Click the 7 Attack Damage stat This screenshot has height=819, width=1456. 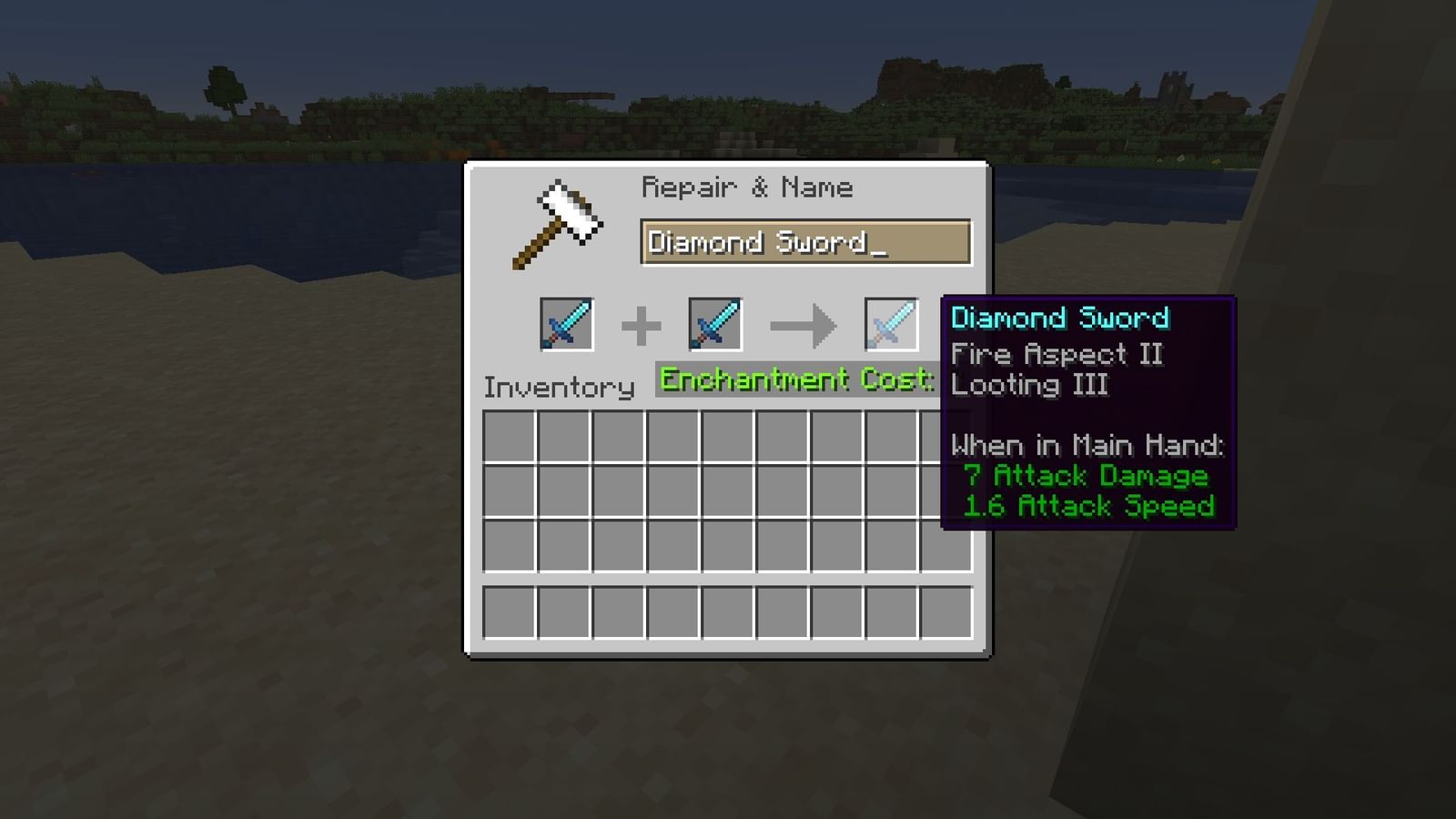click(x=1088, y=476)
